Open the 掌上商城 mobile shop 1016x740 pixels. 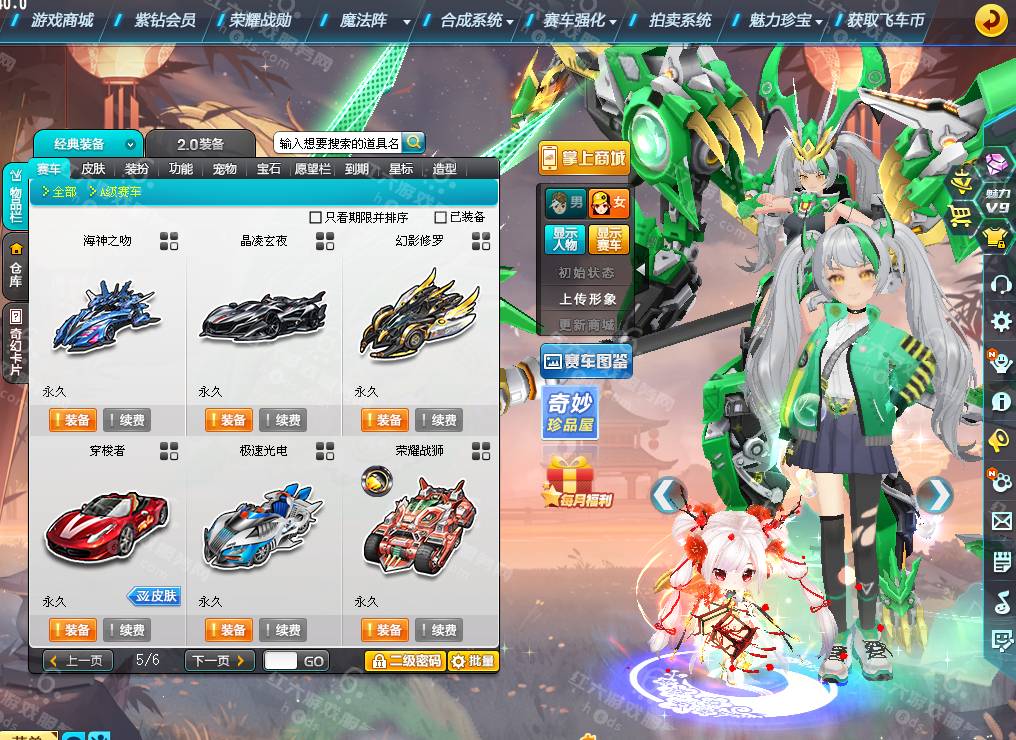pos(583,158)
